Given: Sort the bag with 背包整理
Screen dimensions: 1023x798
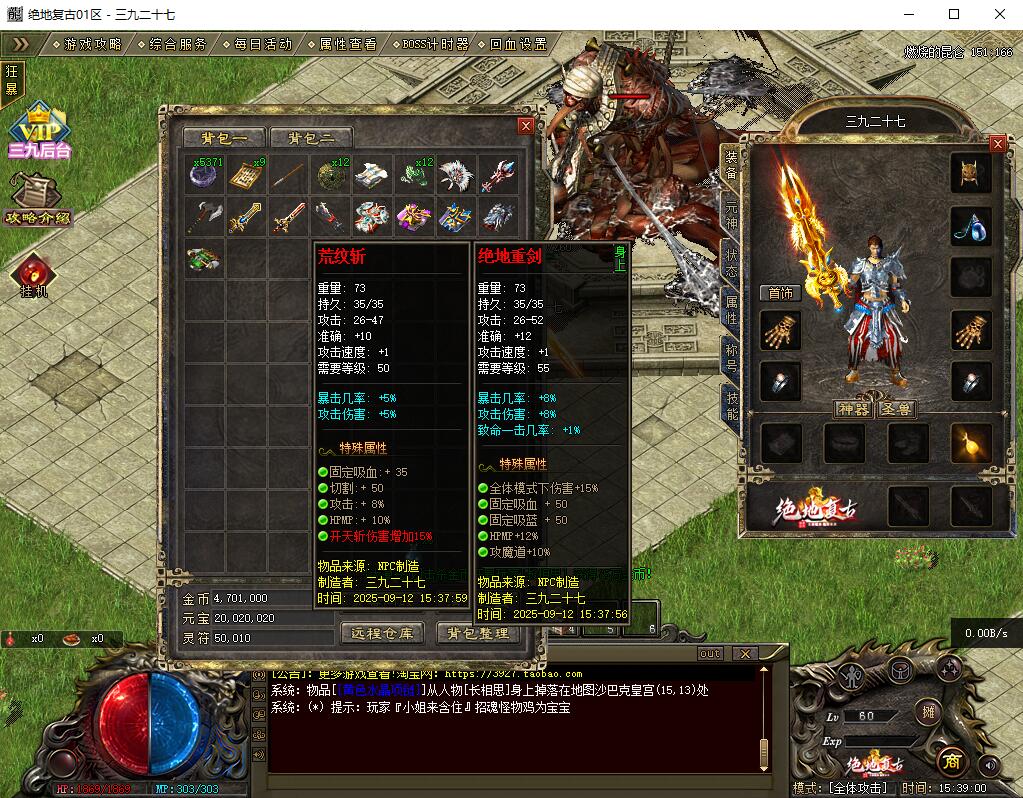Looking at the screenshot, I should (x=478, y=633).
